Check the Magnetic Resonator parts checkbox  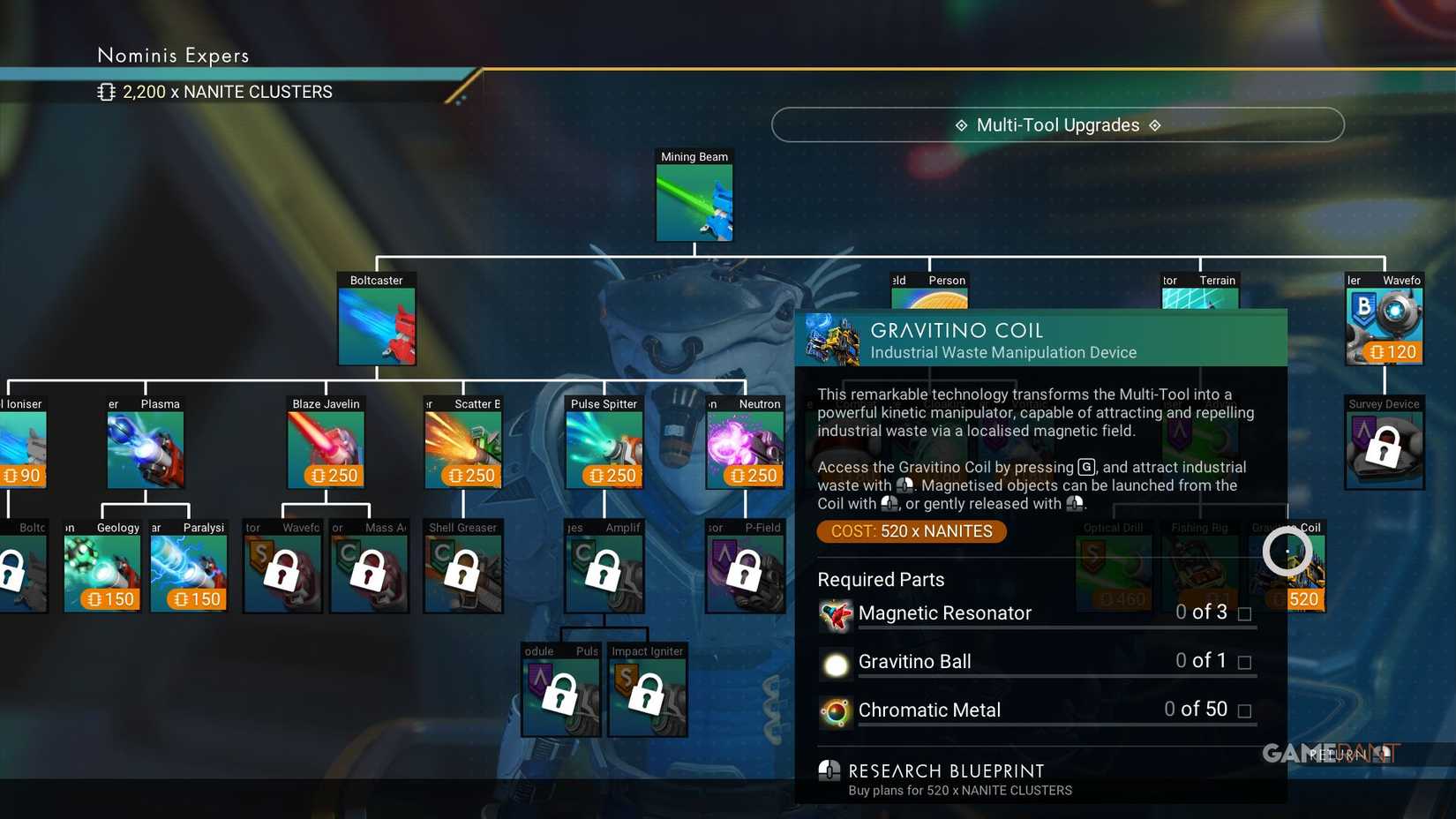pos(1245,614)
